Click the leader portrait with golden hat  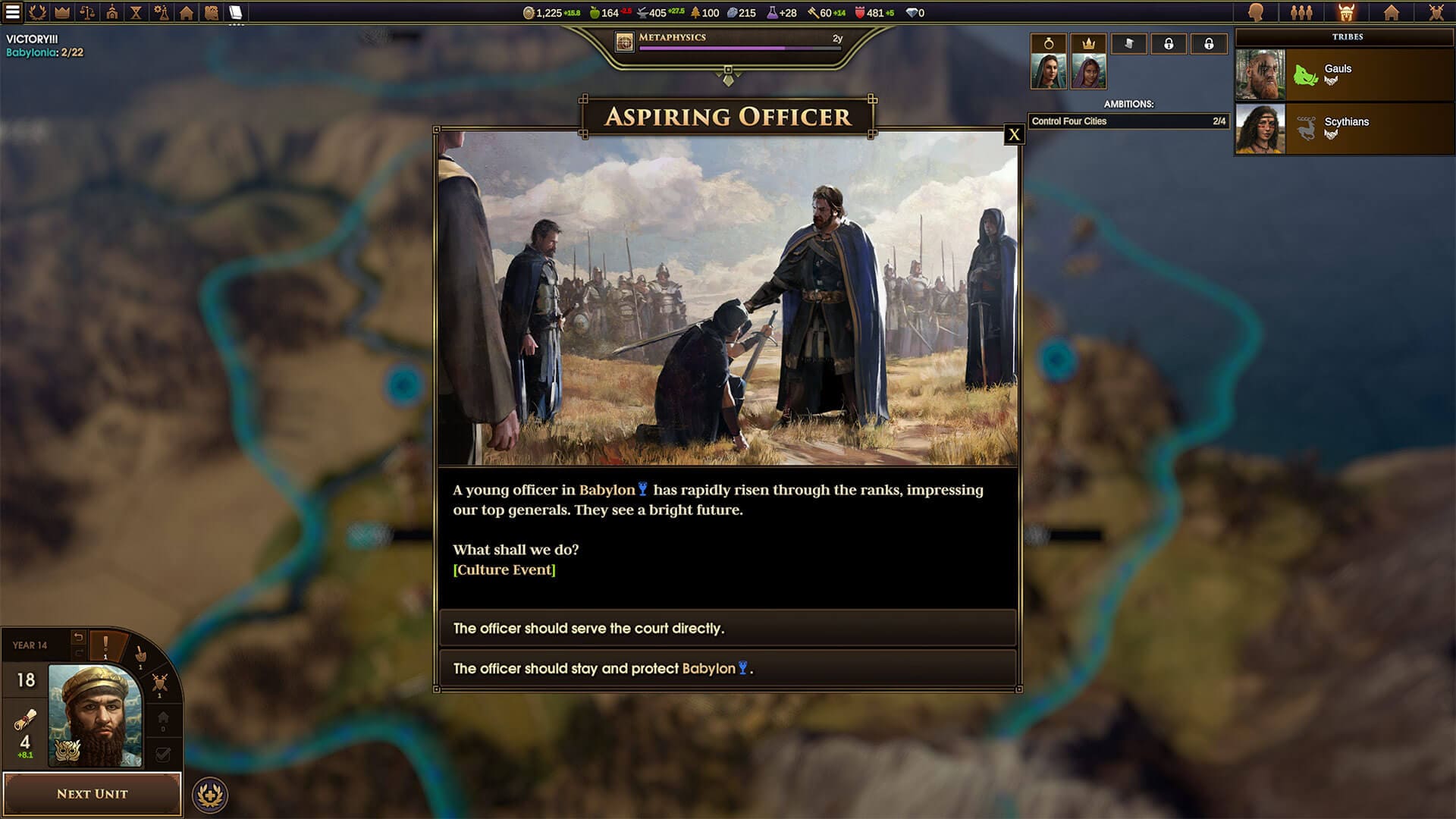(x=95, y=716)
